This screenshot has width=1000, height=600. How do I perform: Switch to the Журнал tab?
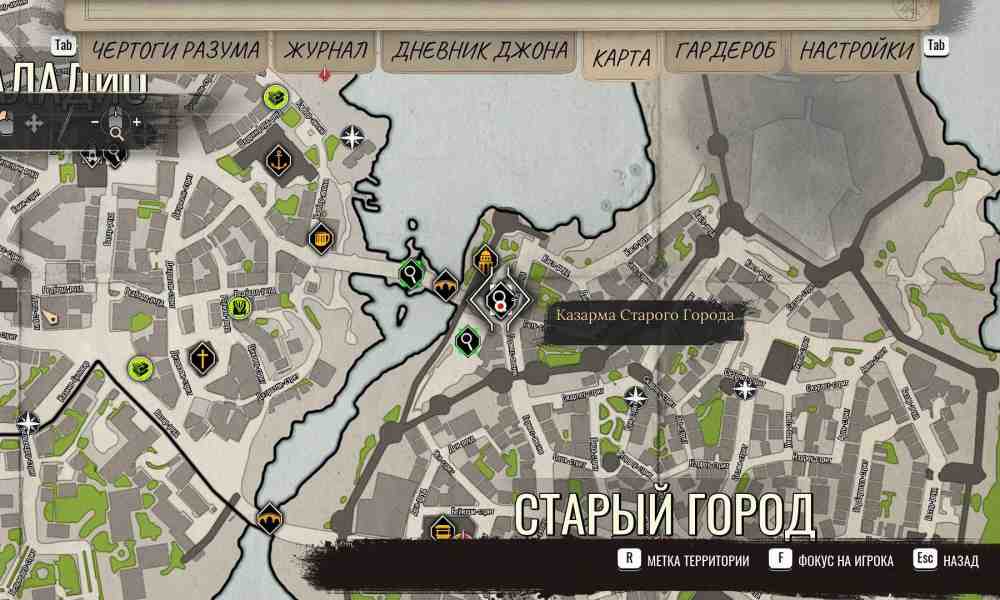(326, 51)
